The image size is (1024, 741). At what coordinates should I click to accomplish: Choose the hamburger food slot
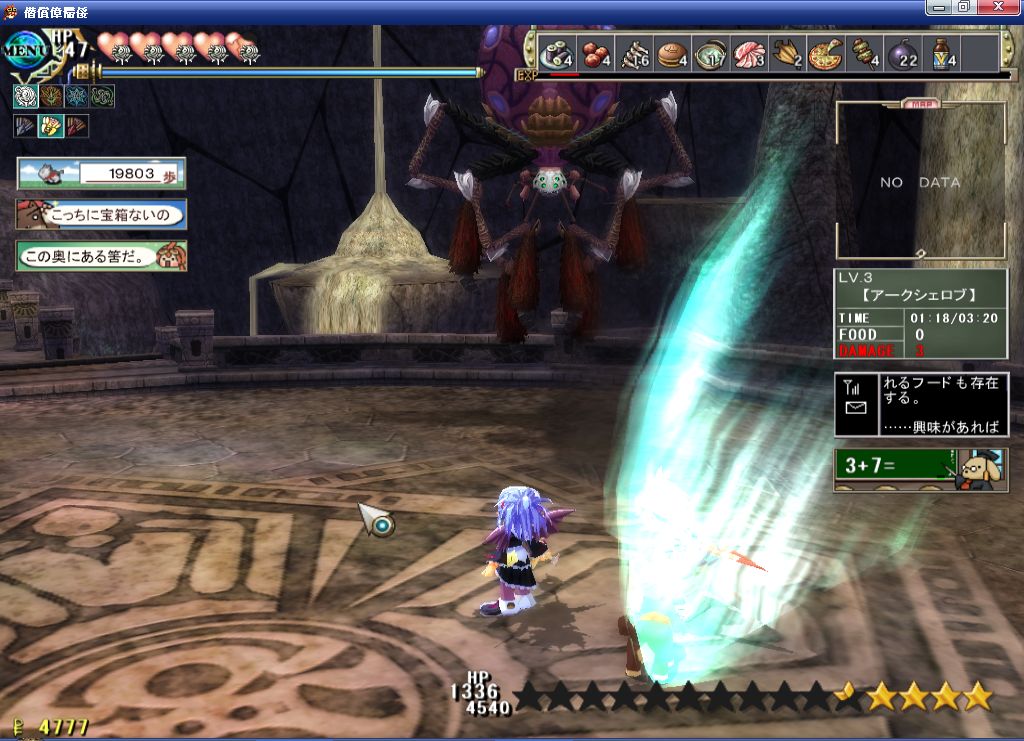[672, 52]
